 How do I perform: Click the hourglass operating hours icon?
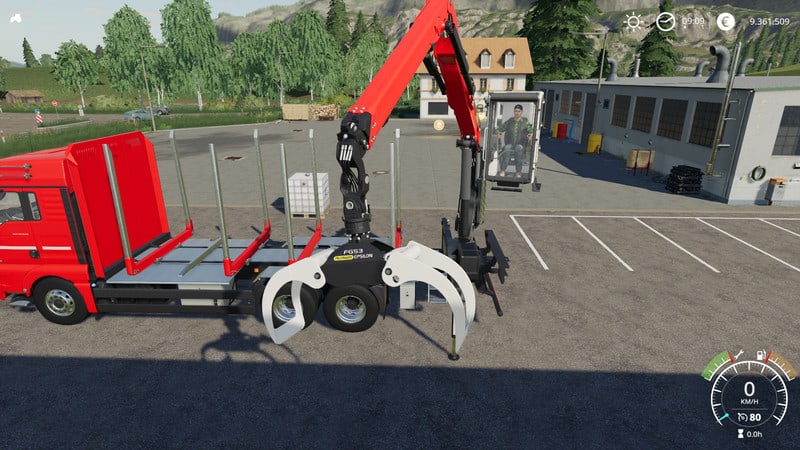(742, 434)
